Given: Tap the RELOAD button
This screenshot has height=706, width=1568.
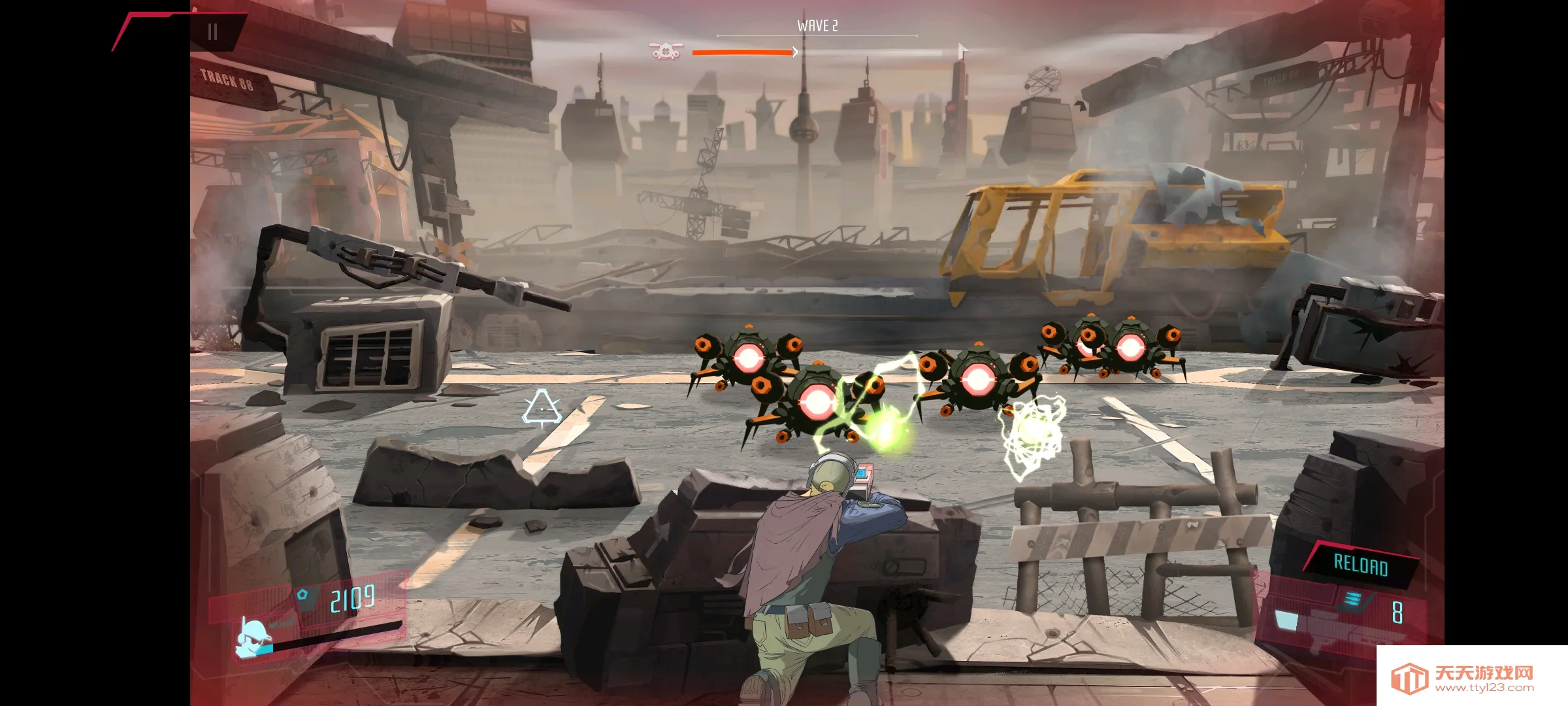Looking at the screenshot, I should pos(1360,565).
